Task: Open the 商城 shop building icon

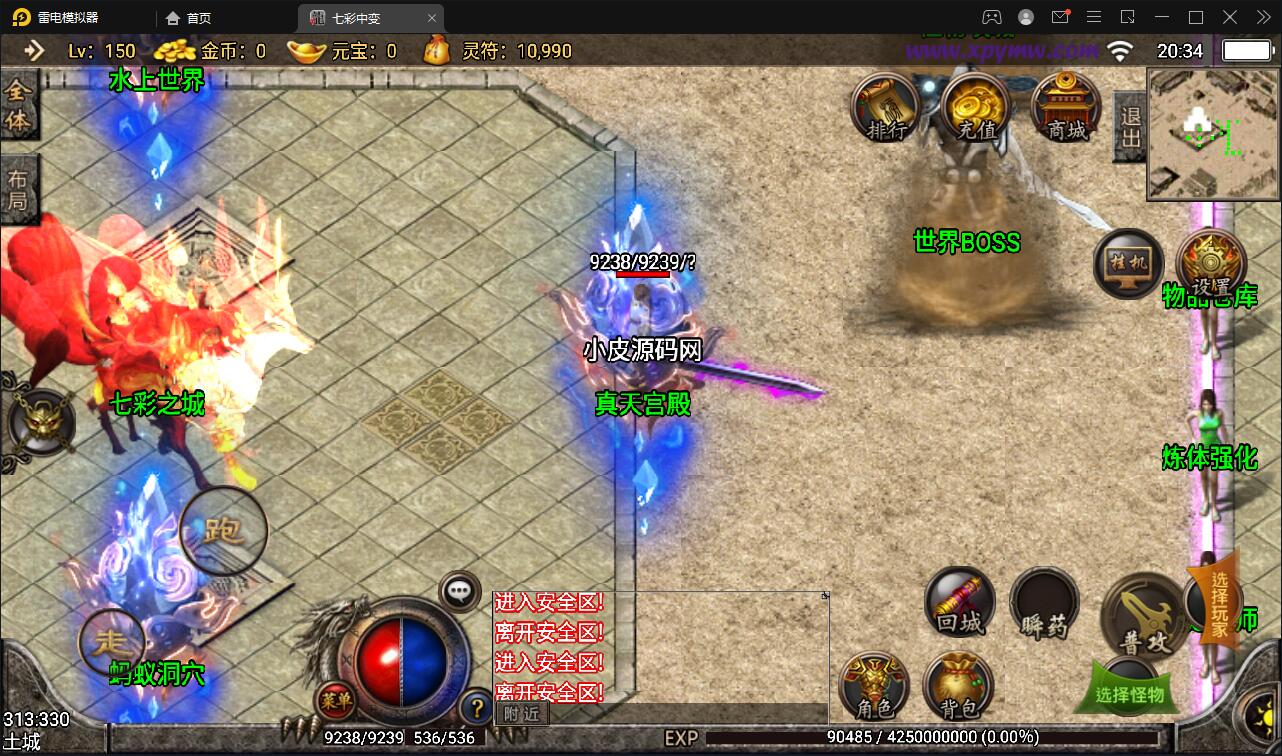Action: coord(1066,107)
